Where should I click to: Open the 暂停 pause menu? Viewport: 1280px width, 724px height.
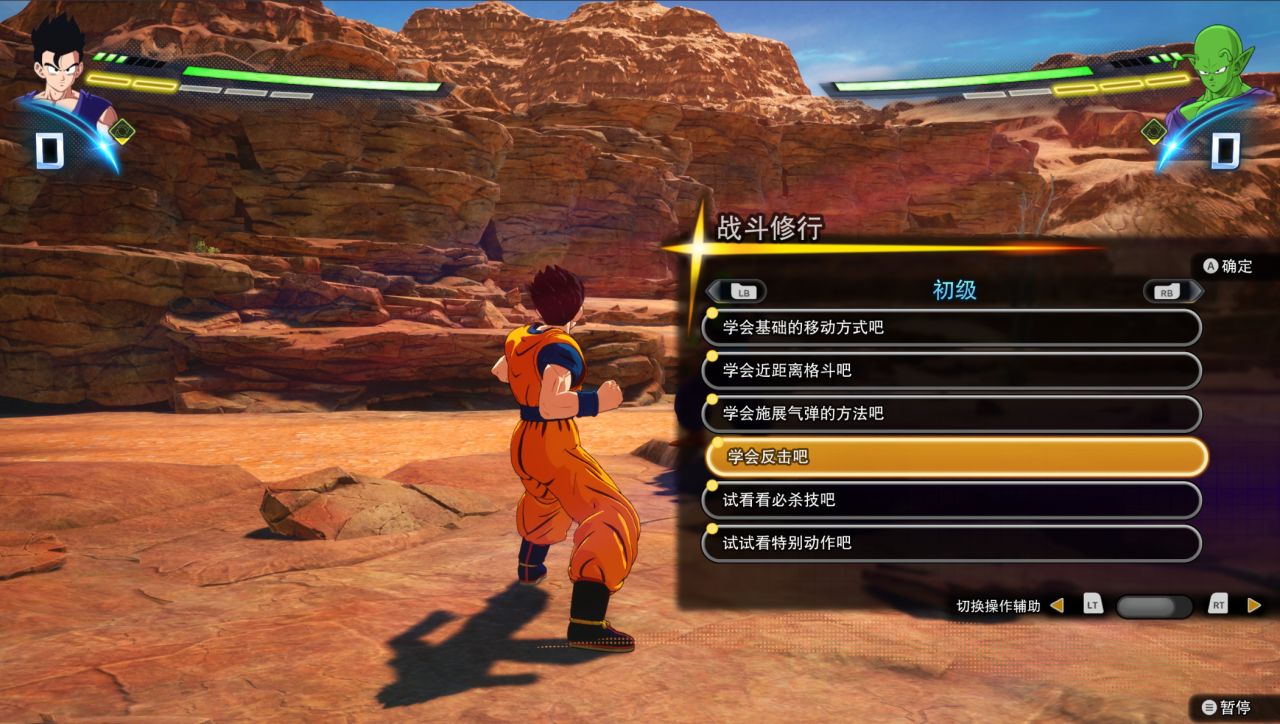pos(1226,707)
